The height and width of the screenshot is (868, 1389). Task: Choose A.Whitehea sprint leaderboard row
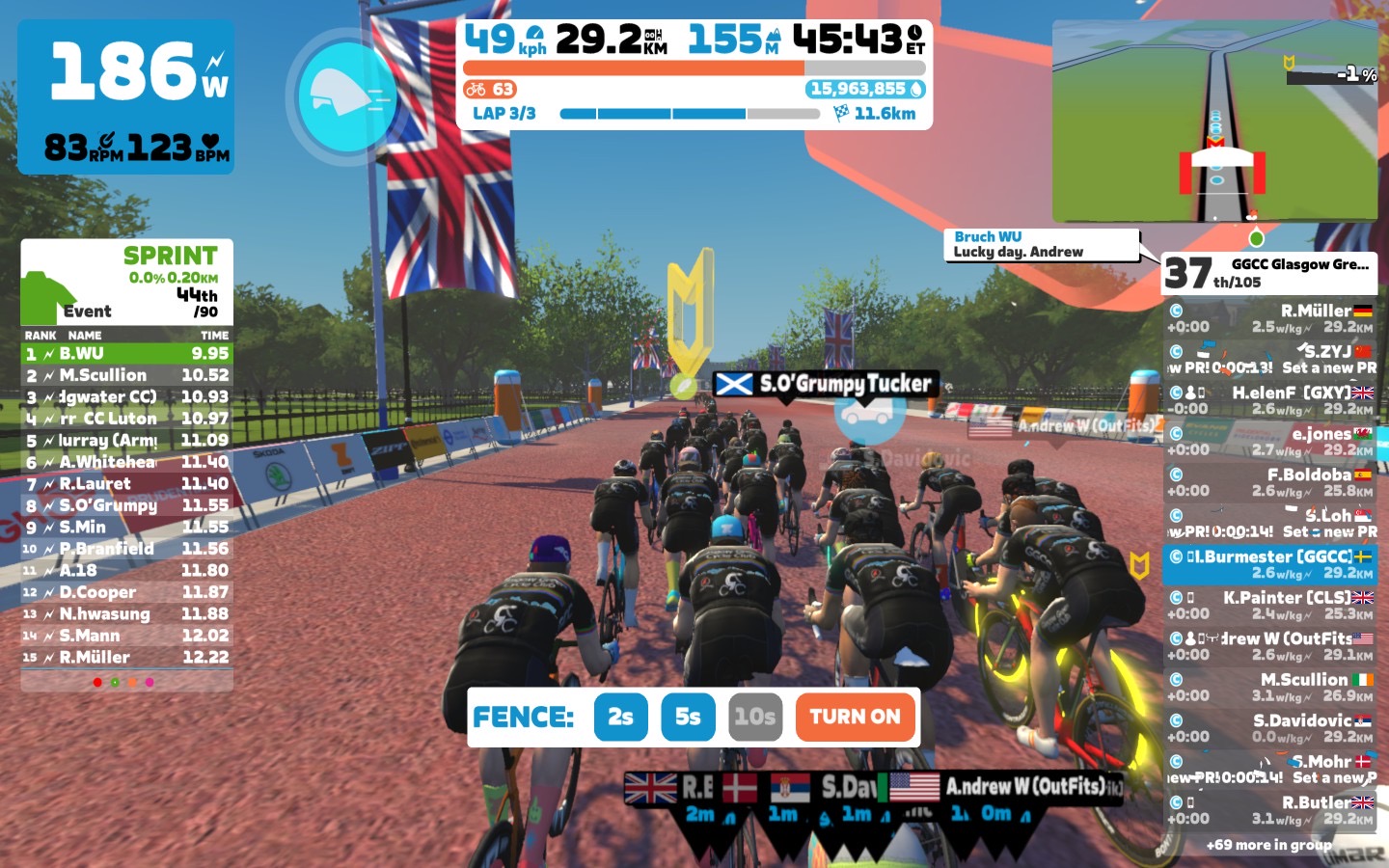[126, 462]
